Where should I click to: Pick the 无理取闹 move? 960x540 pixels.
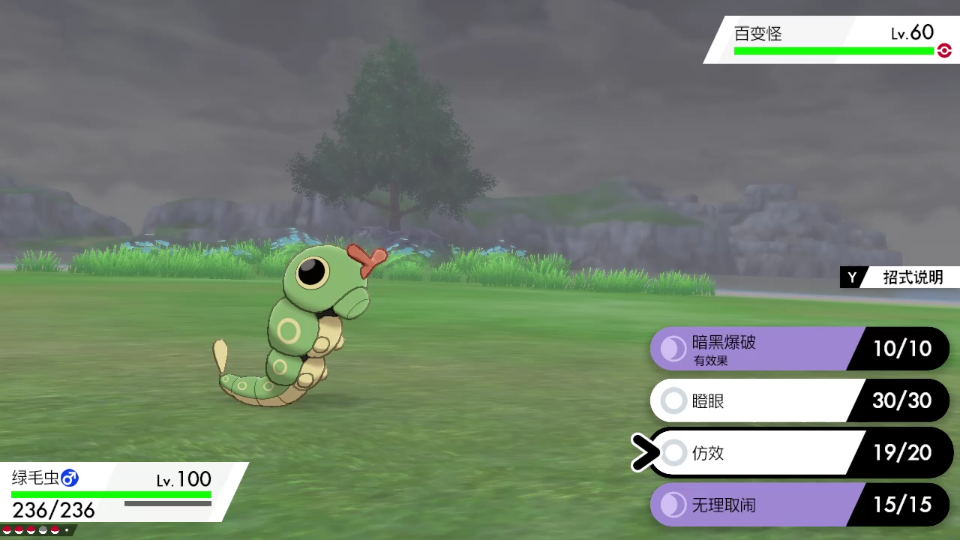760,505
